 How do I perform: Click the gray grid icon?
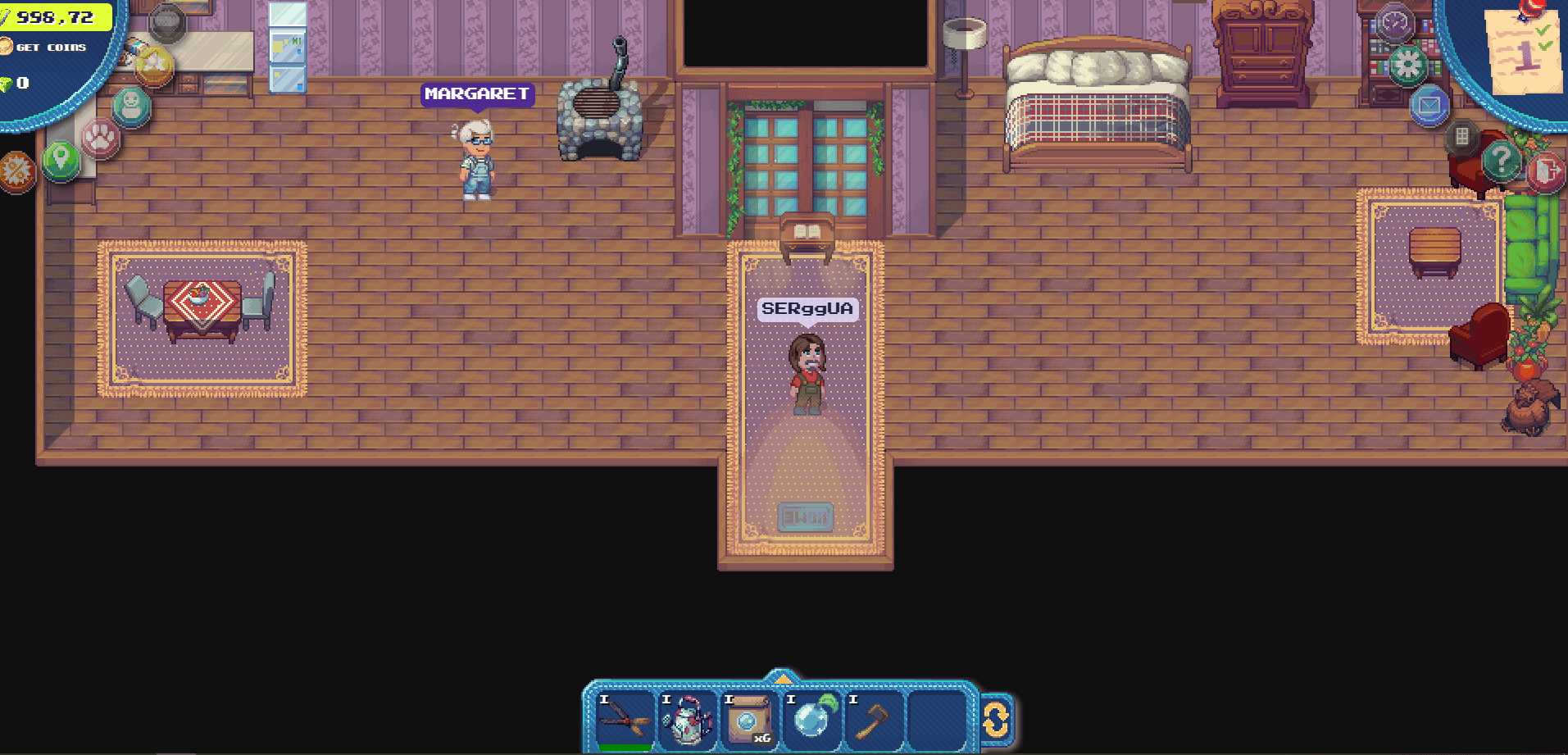1461,136
